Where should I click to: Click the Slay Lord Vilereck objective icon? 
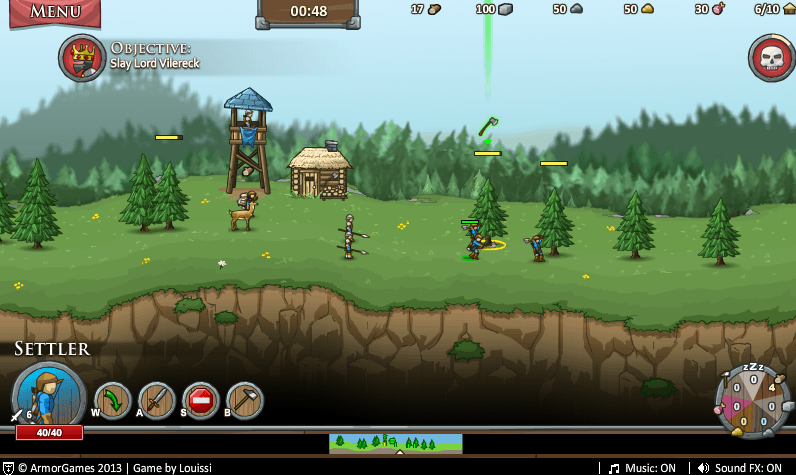82,58
